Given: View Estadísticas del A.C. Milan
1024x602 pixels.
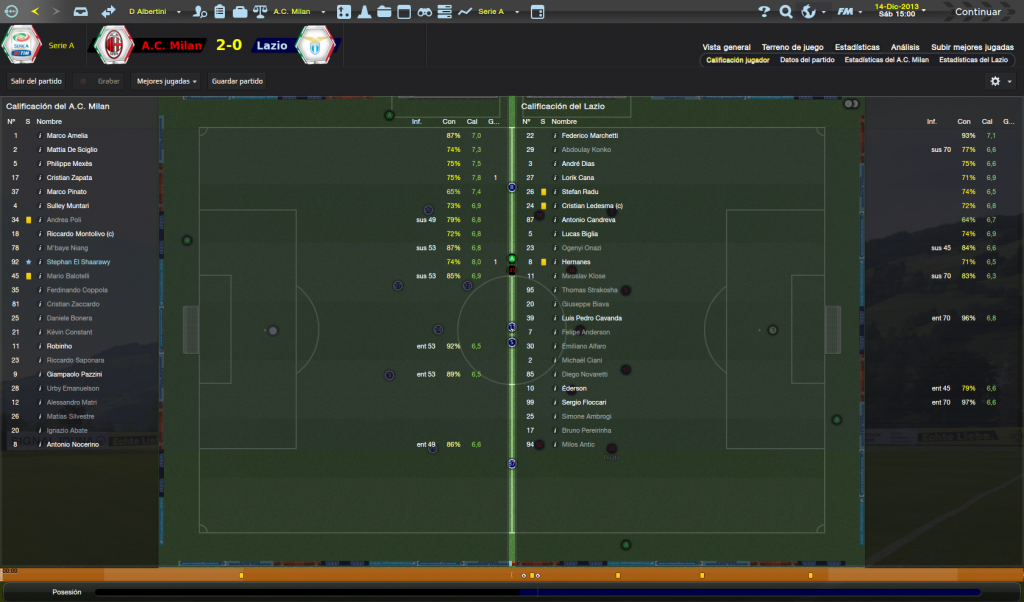Looking at the screenshot, I should click(x=886, y=60).
